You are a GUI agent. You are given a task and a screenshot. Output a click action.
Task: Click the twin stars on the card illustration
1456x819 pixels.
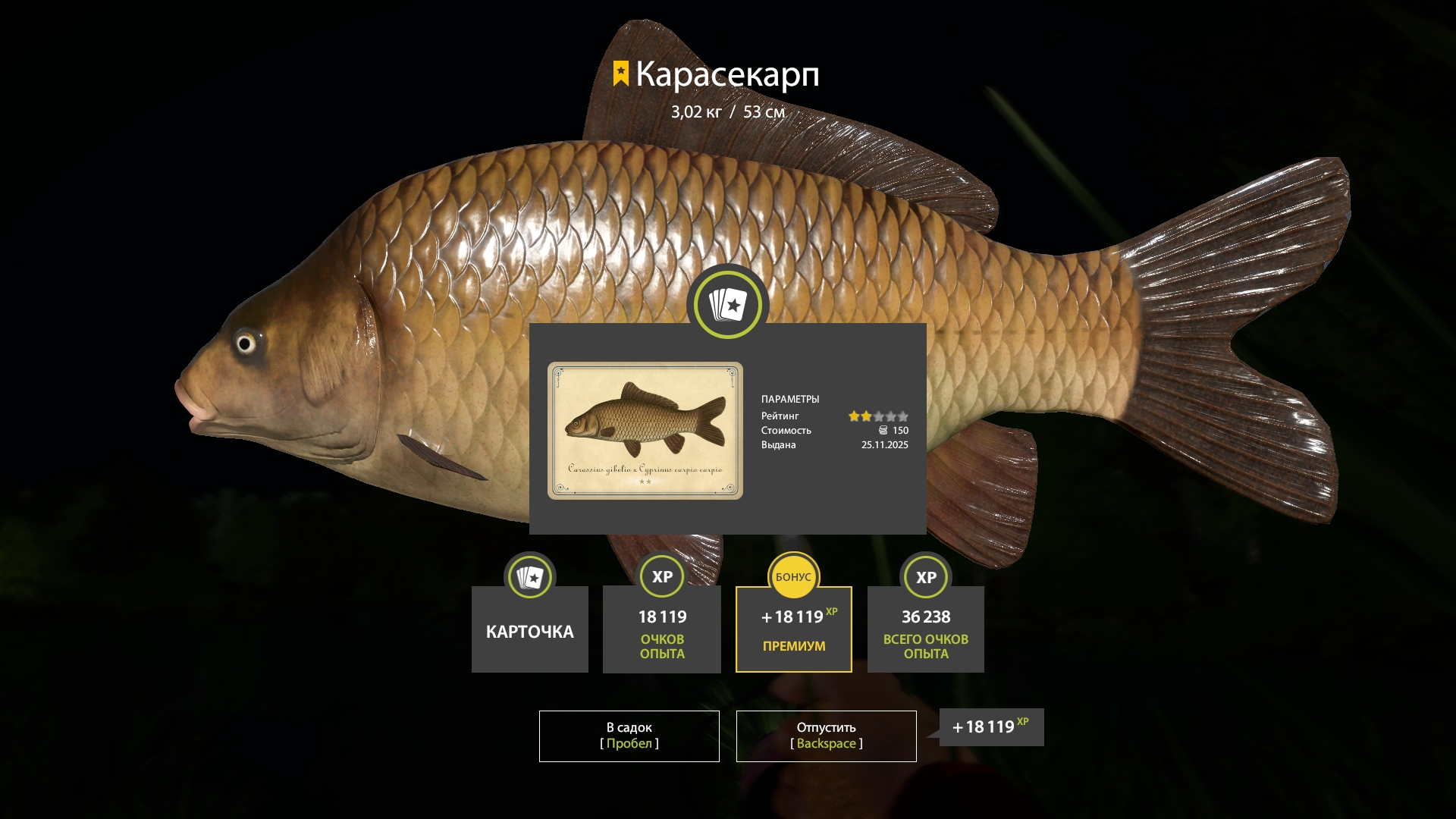pos(645,481)
